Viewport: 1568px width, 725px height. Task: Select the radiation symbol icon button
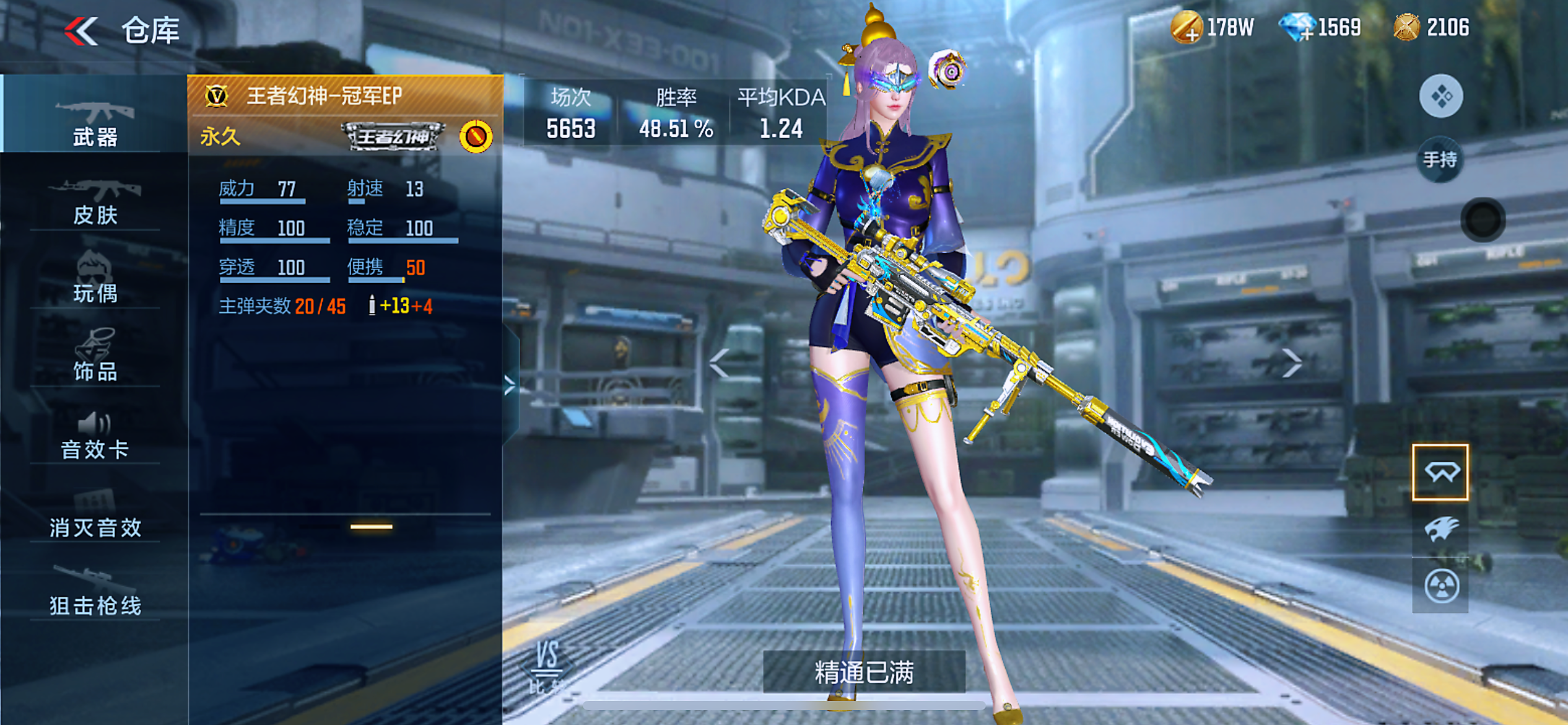point(1441,586)
